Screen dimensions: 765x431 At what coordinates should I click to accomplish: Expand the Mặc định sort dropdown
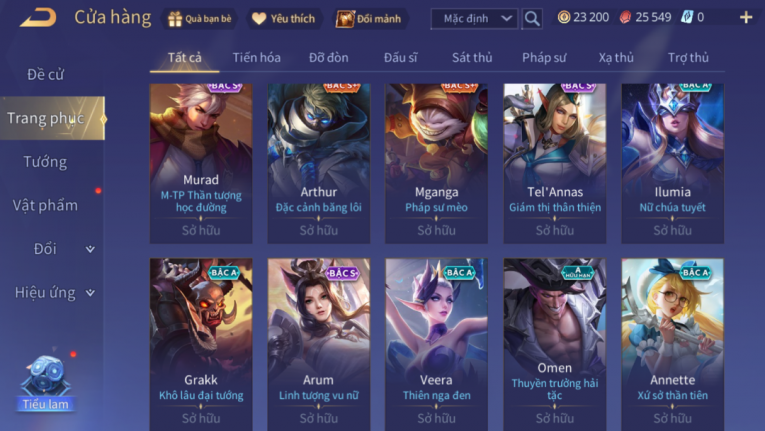(x=474, y=18)
